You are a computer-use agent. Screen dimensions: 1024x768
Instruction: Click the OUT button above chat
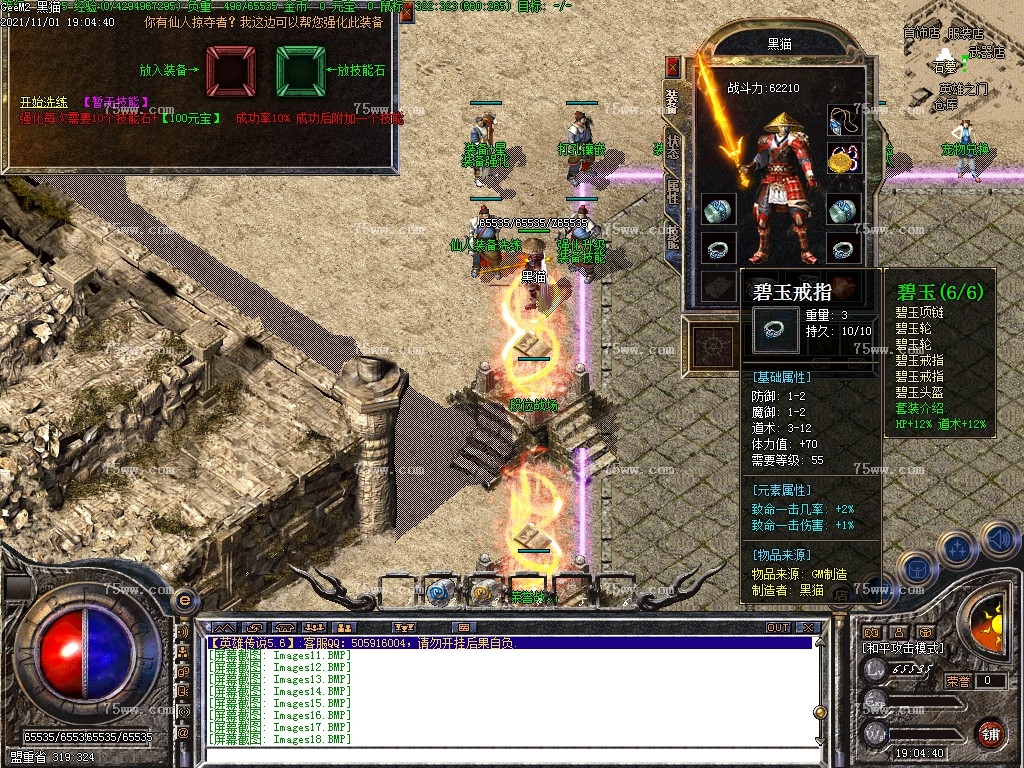[778, 628]
